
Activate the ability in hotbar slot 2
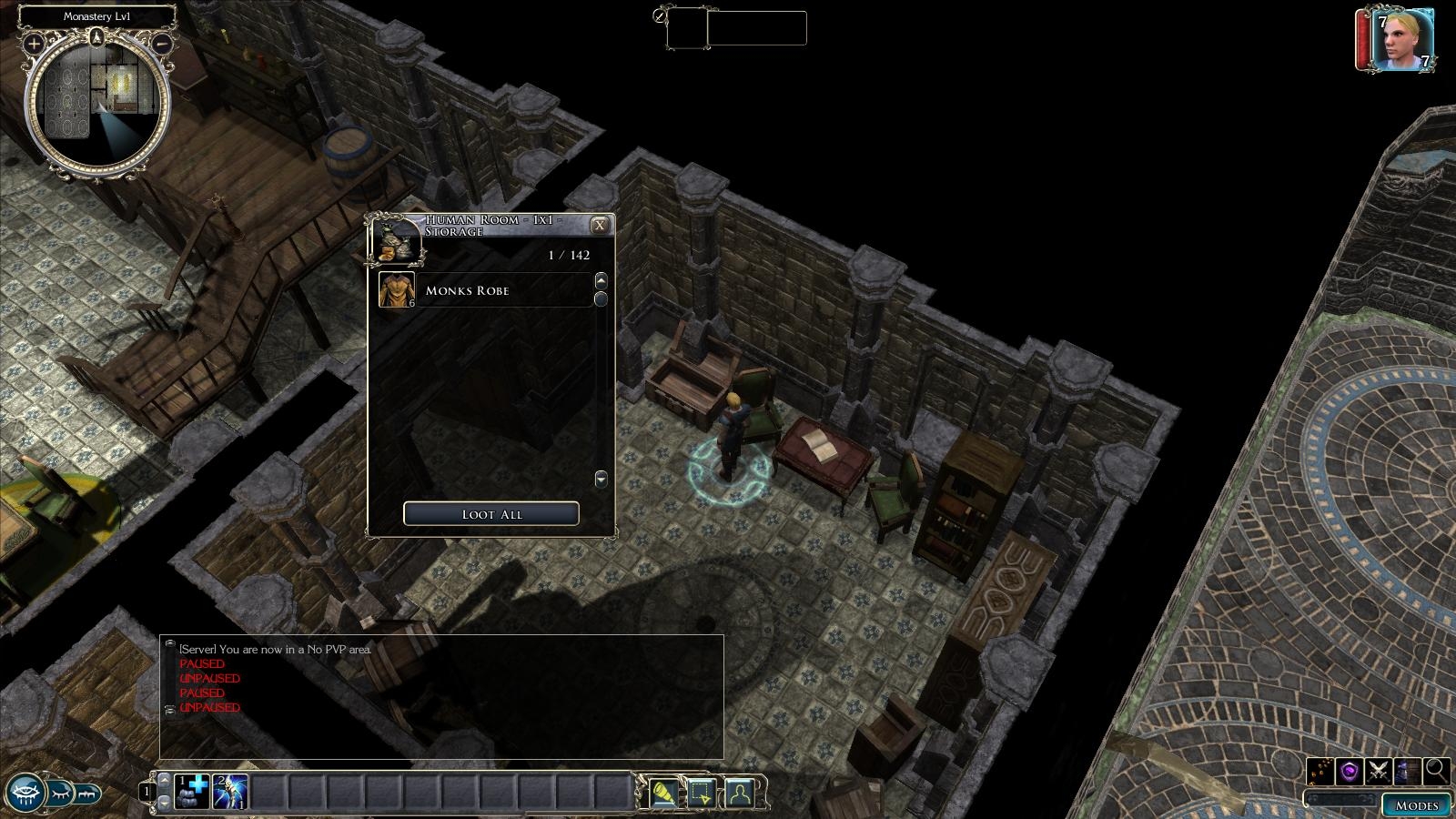tap(231, 792)
